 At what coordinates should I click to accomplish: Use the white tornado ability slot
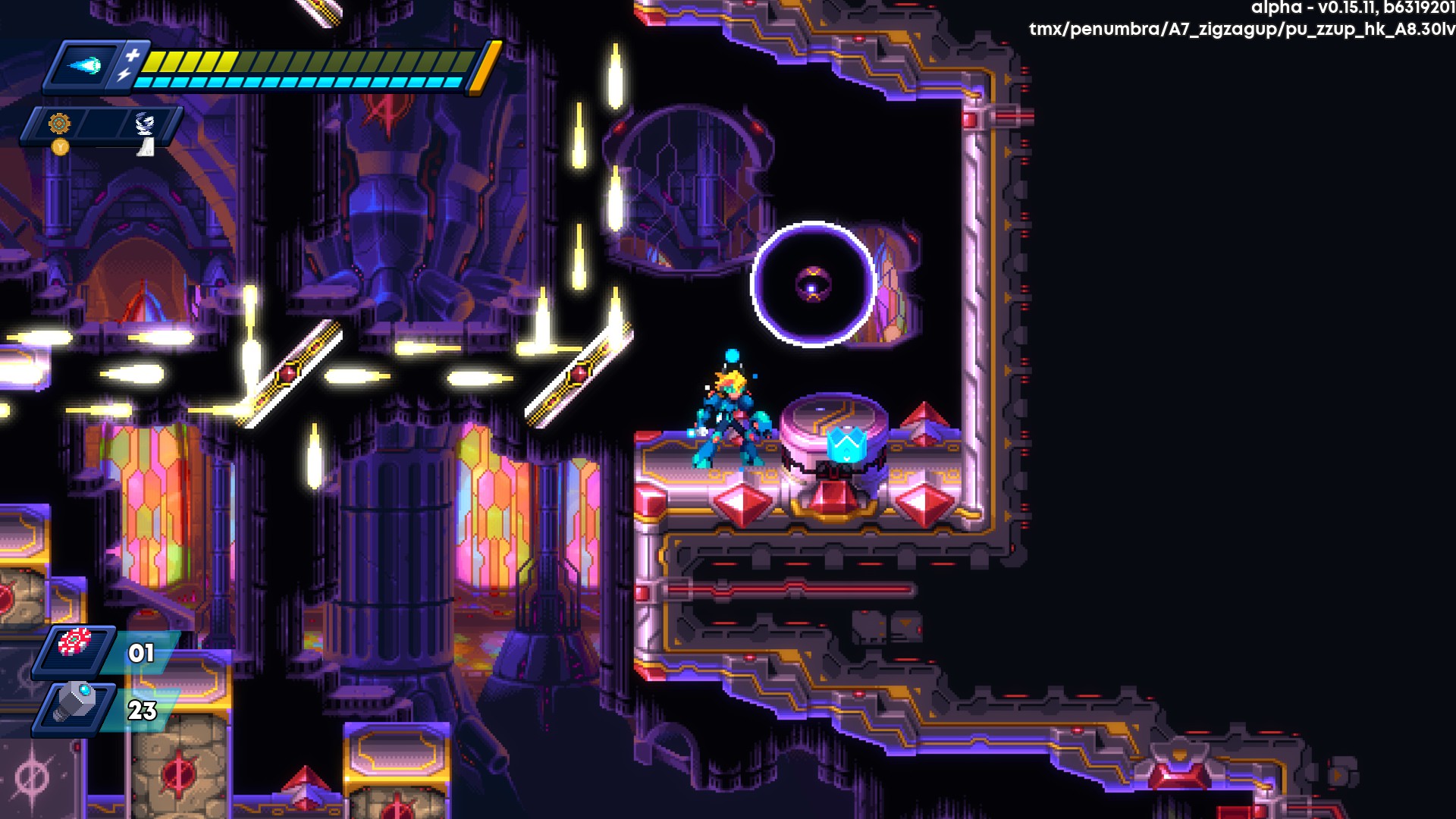[x=144, y=124]
